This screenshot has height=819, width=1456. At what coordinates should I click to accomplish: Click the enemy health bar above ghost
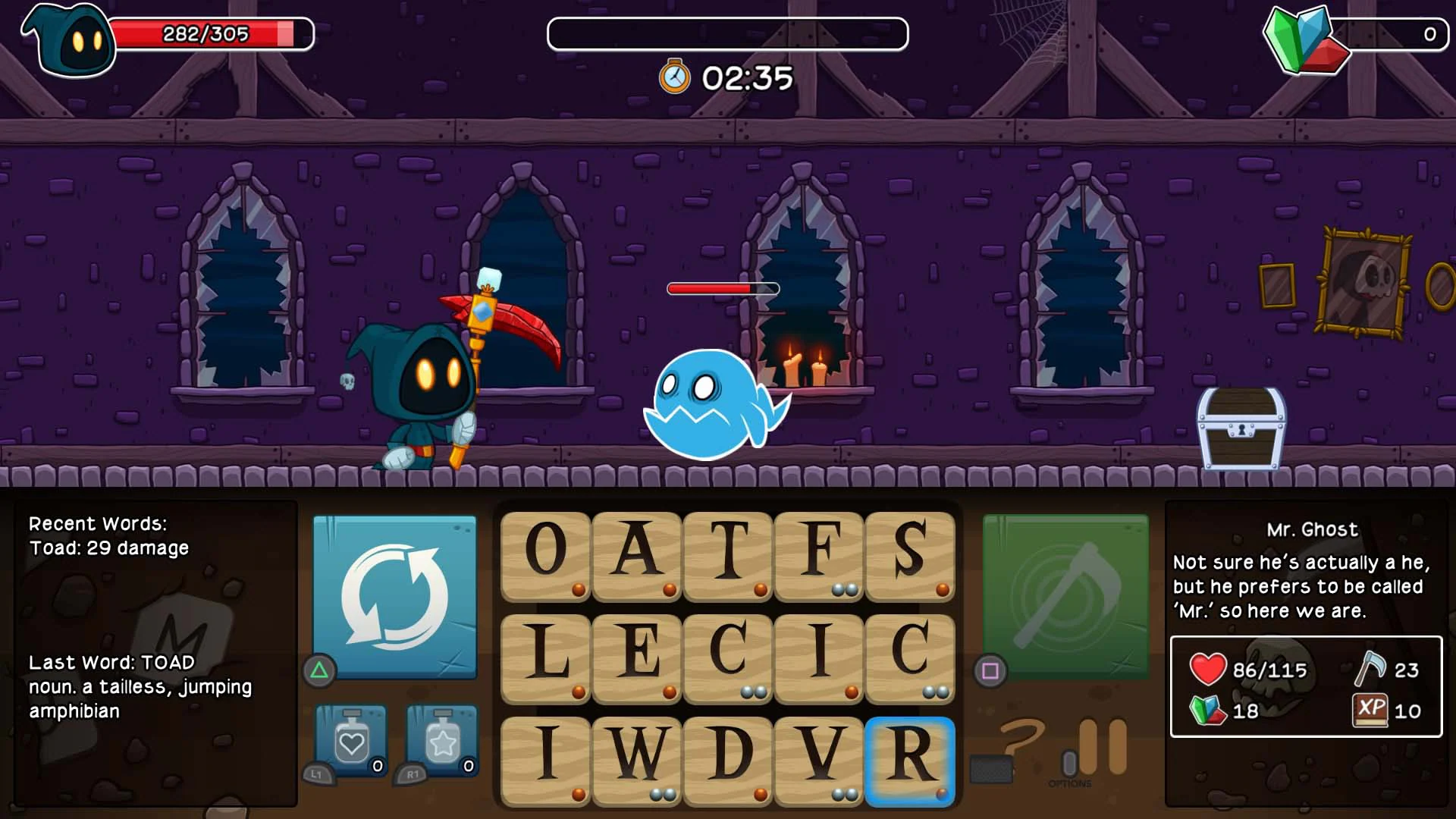coord(722,289)
